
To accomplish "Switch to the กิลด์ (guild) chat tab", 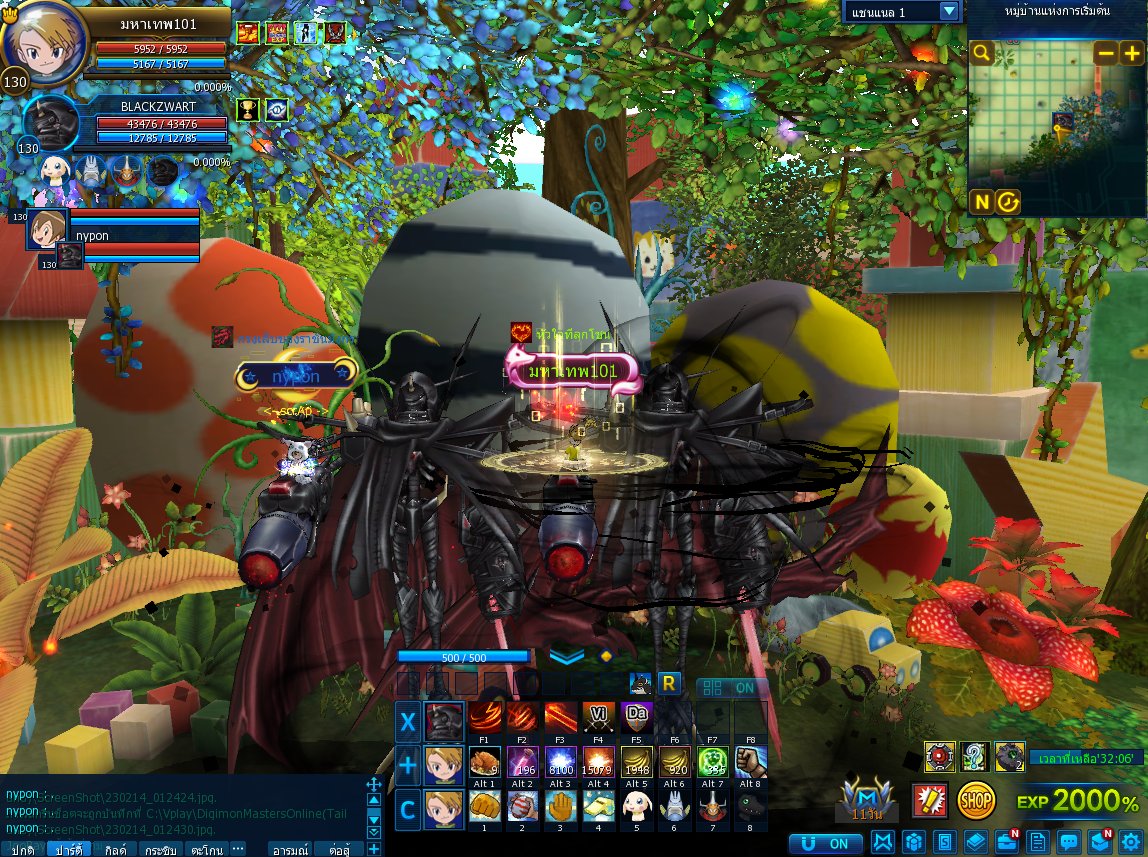I will coord(114,849).
